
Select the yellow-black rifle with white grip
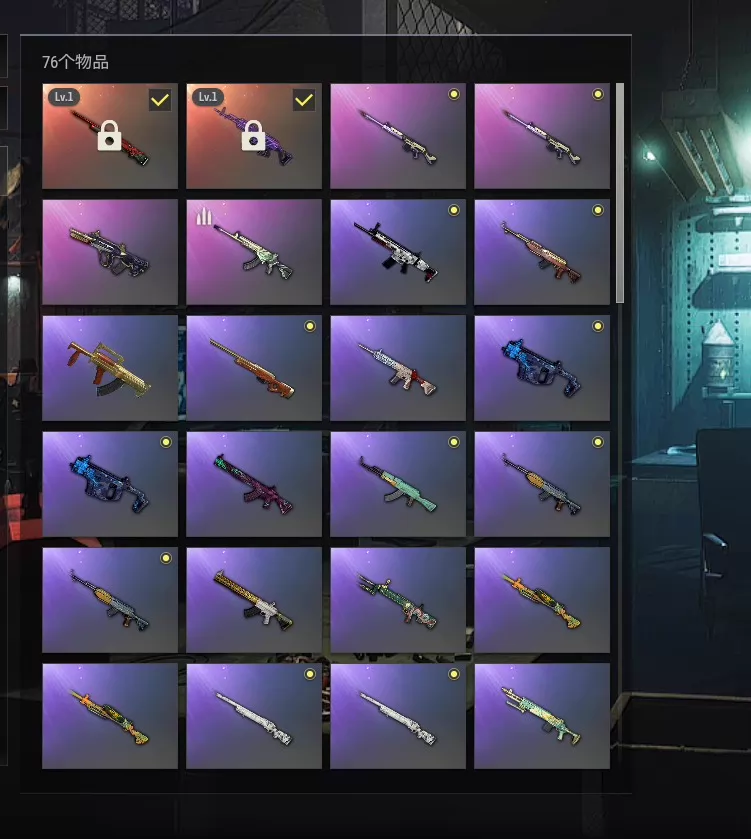pos(253,600)
